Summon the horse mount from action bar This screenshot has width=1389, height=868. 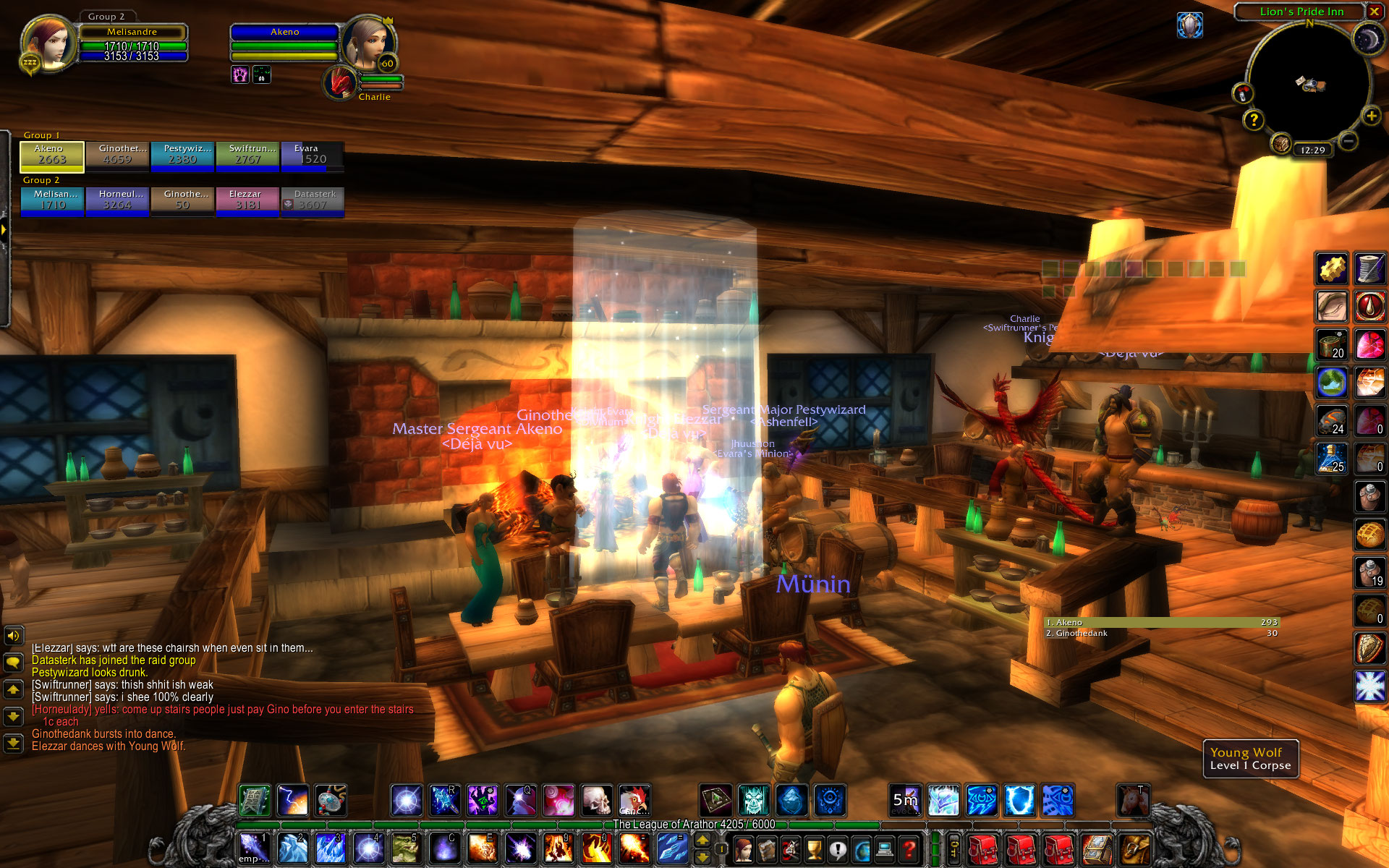coord(1133,800)
